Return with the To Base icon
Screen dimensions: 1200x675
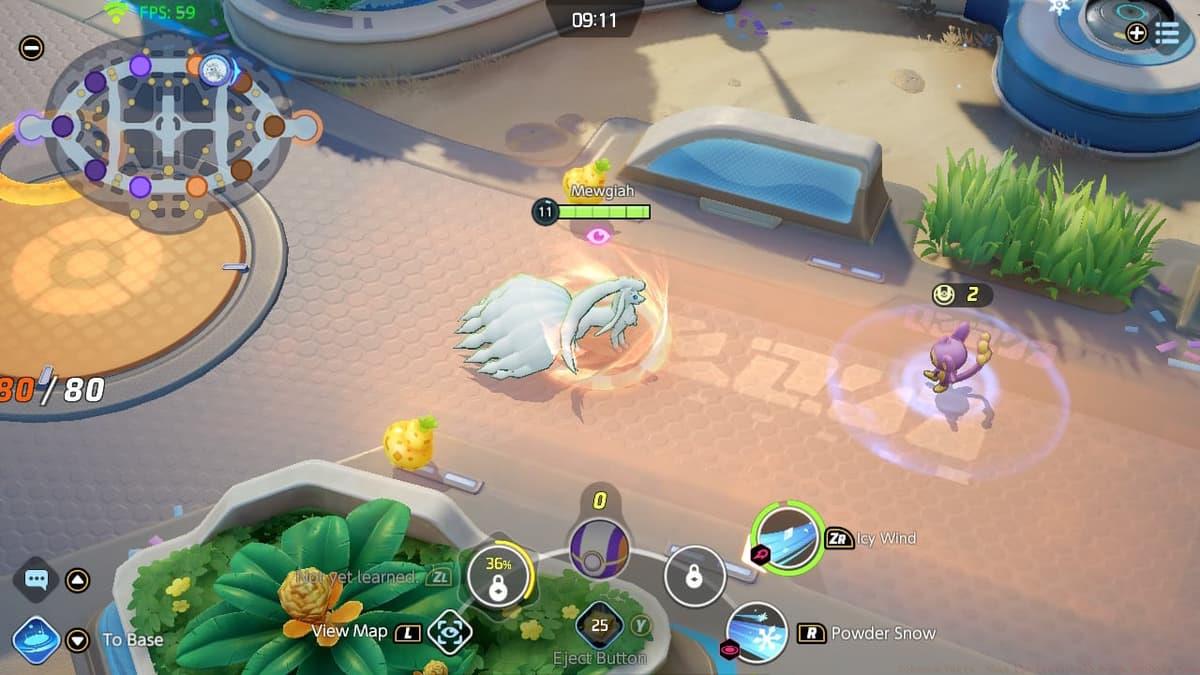(37, 639)
